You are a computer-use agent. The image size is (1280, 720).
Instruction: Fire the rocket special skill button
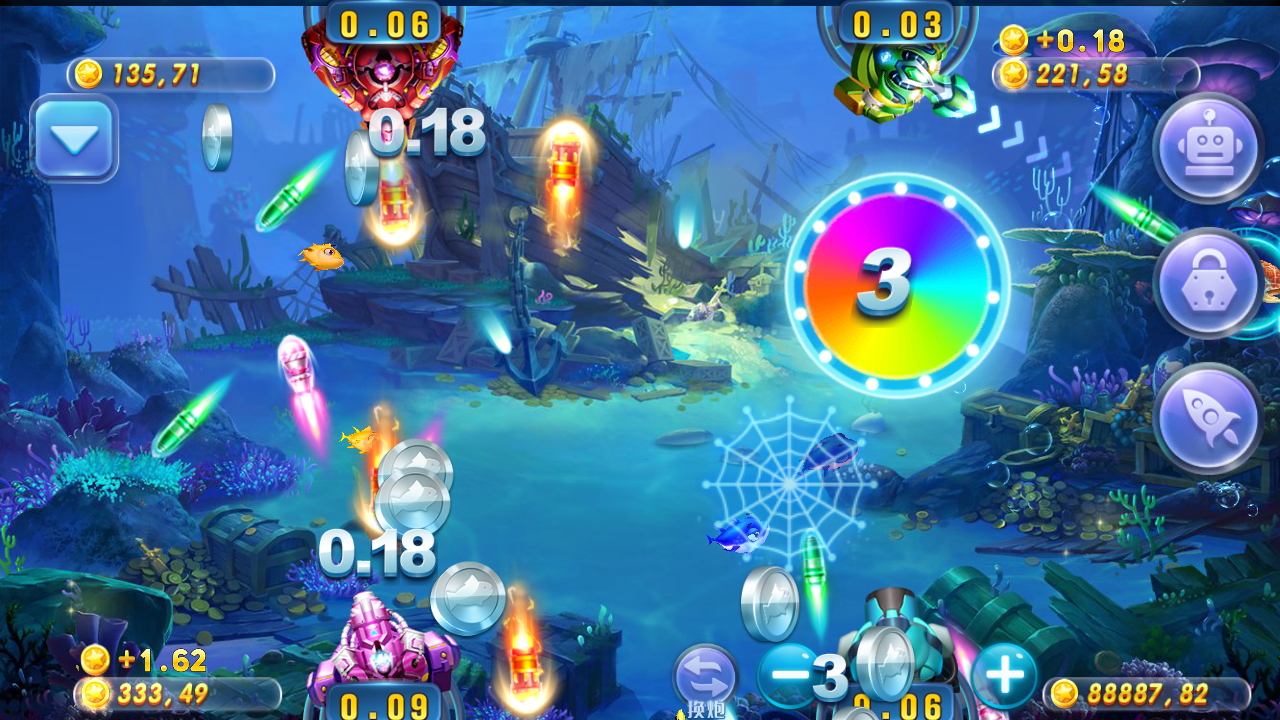(1207, 418)
